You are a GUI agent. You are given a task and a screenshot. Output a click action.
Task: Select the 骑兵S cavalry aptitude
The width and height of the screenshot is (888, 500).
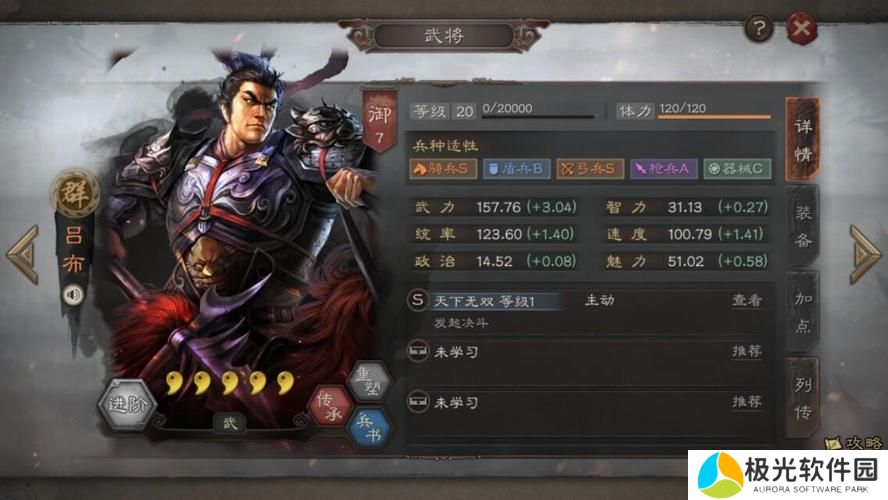pyautogui.click(x=442, y=168)
